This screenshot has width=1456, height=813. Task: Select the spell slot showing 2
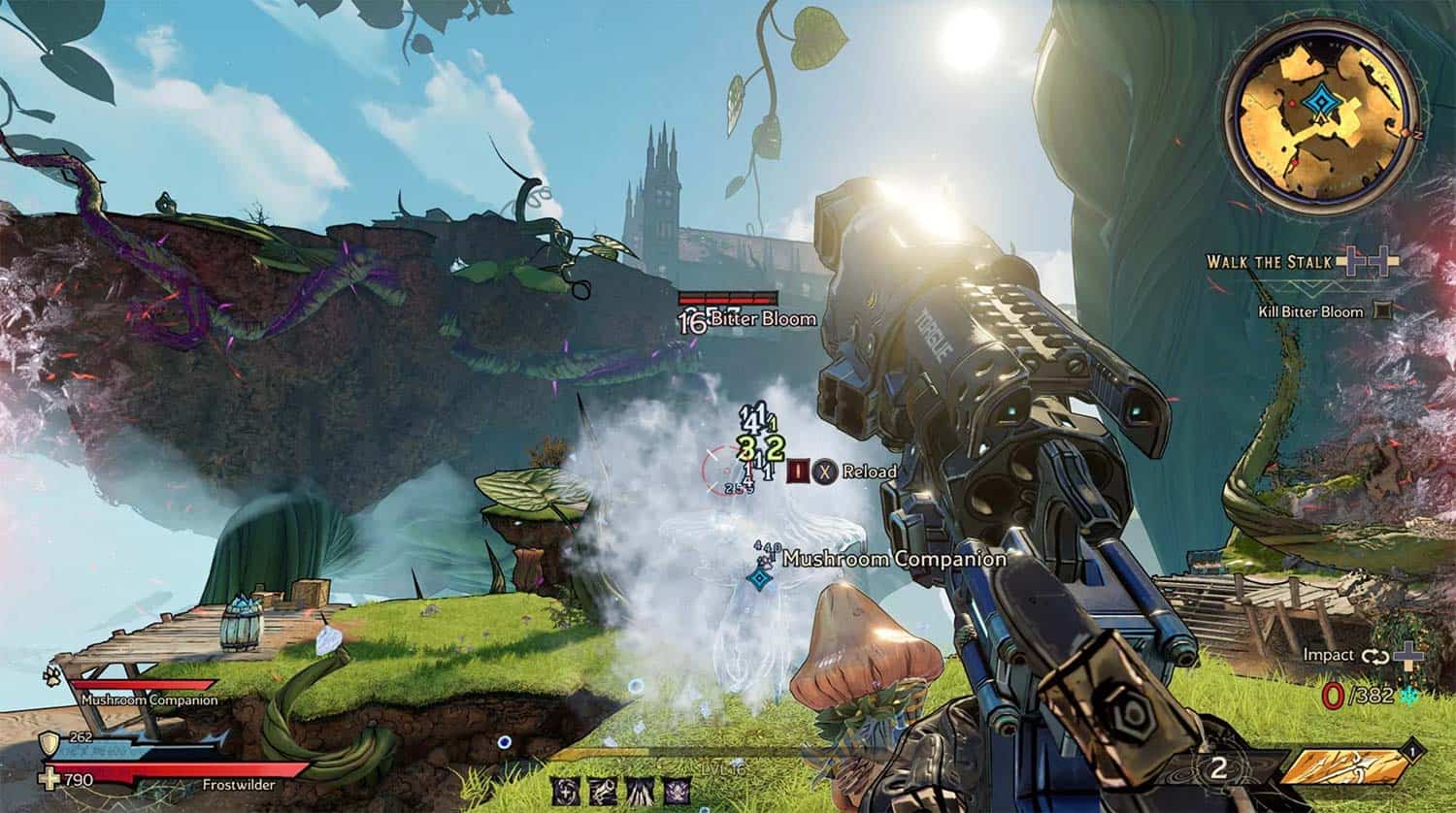[x=1217, y=769]
